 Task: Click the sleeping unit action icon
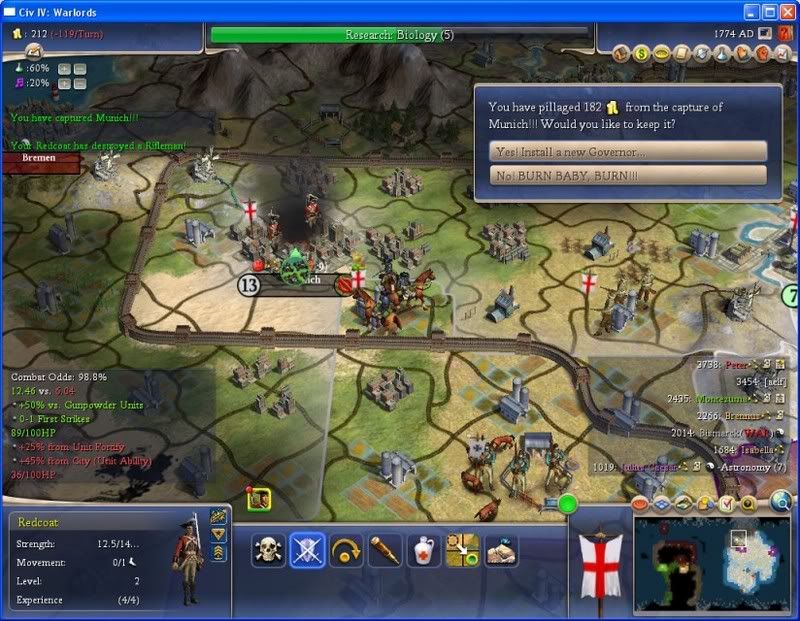(x=501, y=550)
